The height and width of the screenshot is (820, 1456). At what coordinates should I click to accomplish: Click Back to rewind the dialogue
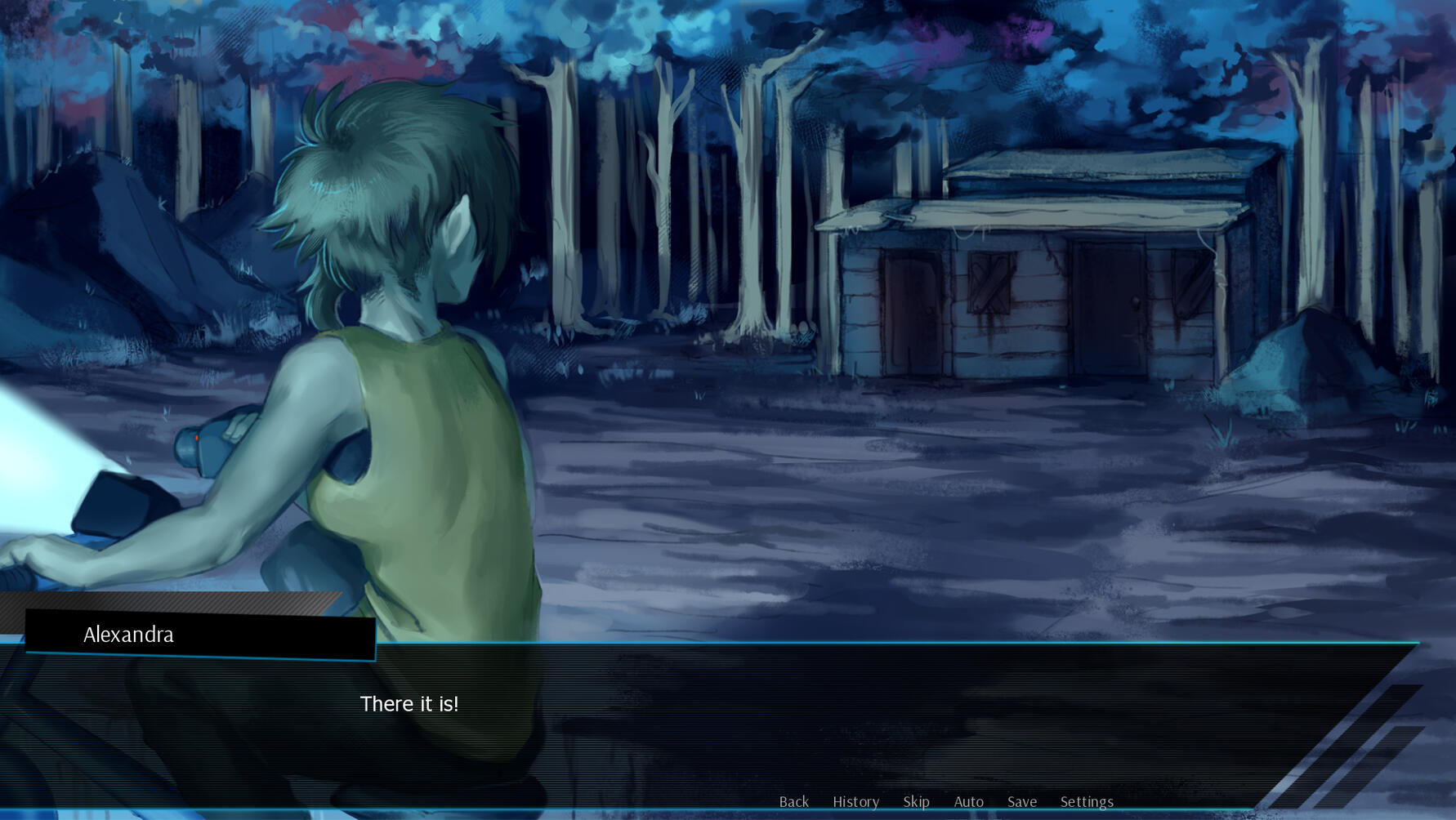click(x=793, y=802)
